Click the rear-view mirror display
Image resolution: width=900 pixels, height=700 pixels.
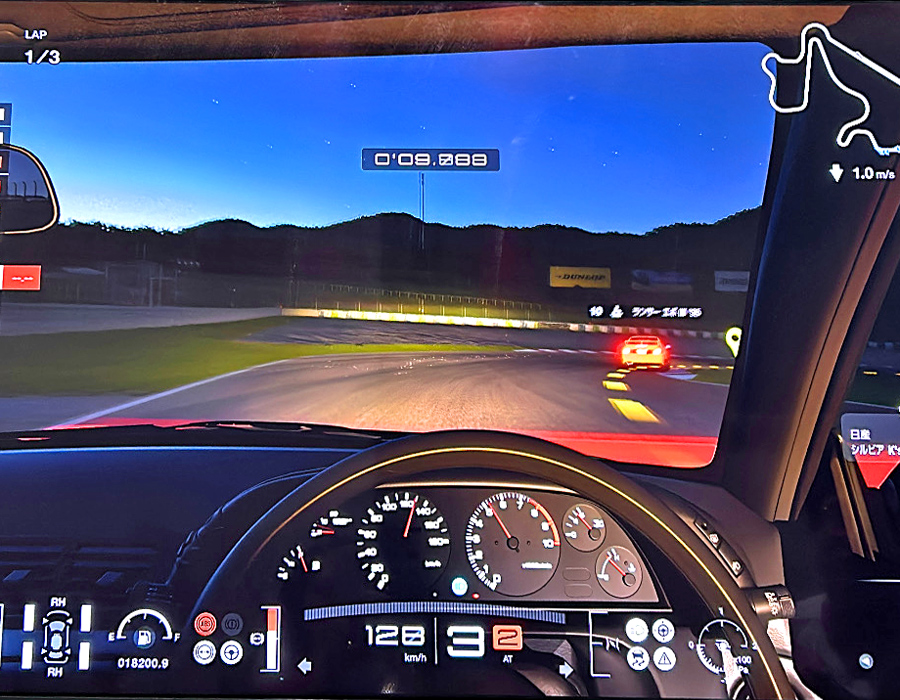click(x=23, y=189)
